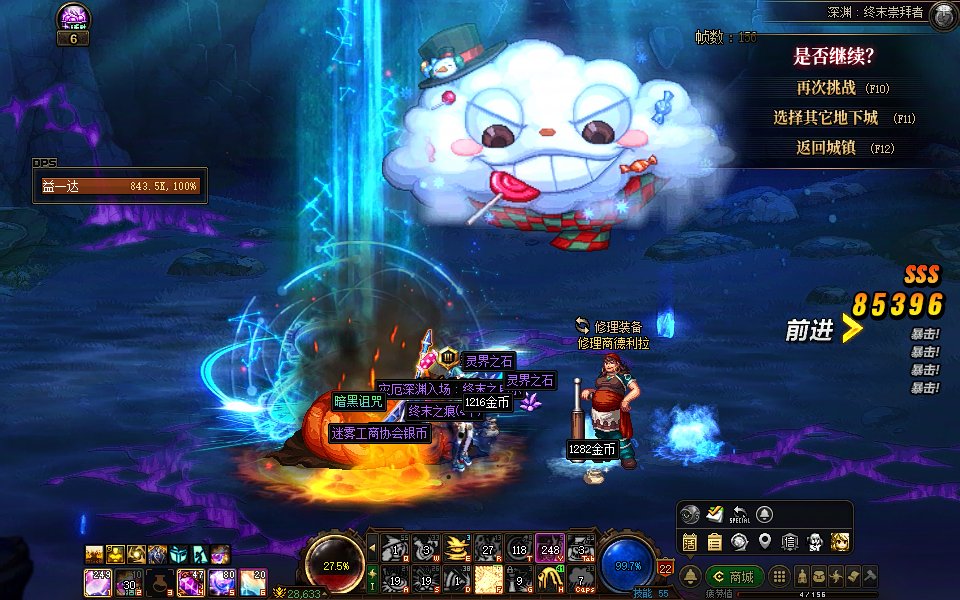The height and width of the screenshot is (600, 960).
Task: Click the golden bell button beside 商城
Action: 691,577
